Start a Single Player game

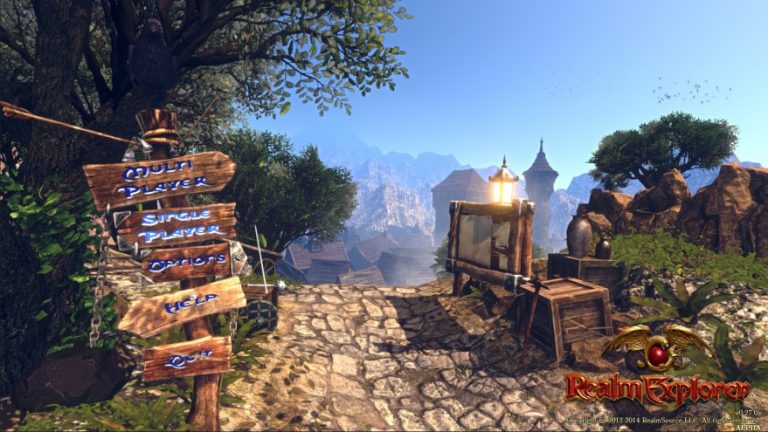tap(180, 226)
